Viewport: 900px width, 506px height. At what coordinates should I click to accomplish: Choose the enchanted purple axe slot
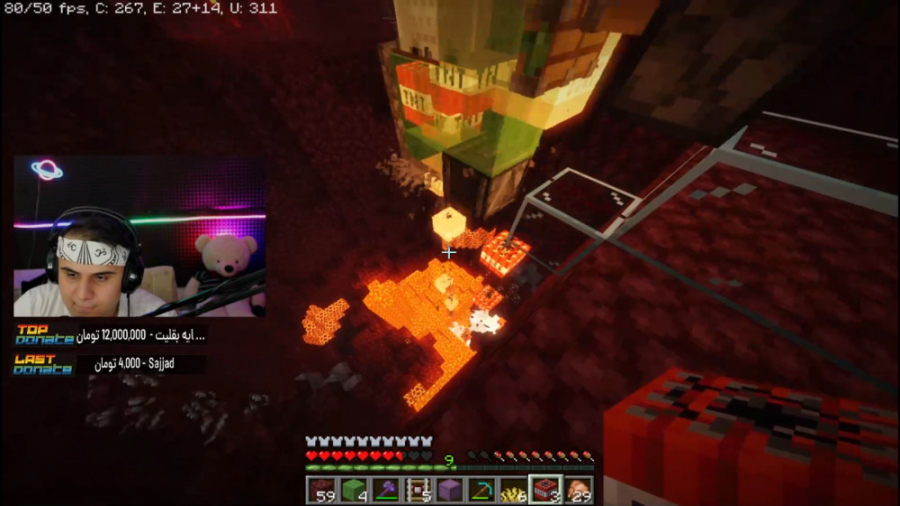[385, 490]
